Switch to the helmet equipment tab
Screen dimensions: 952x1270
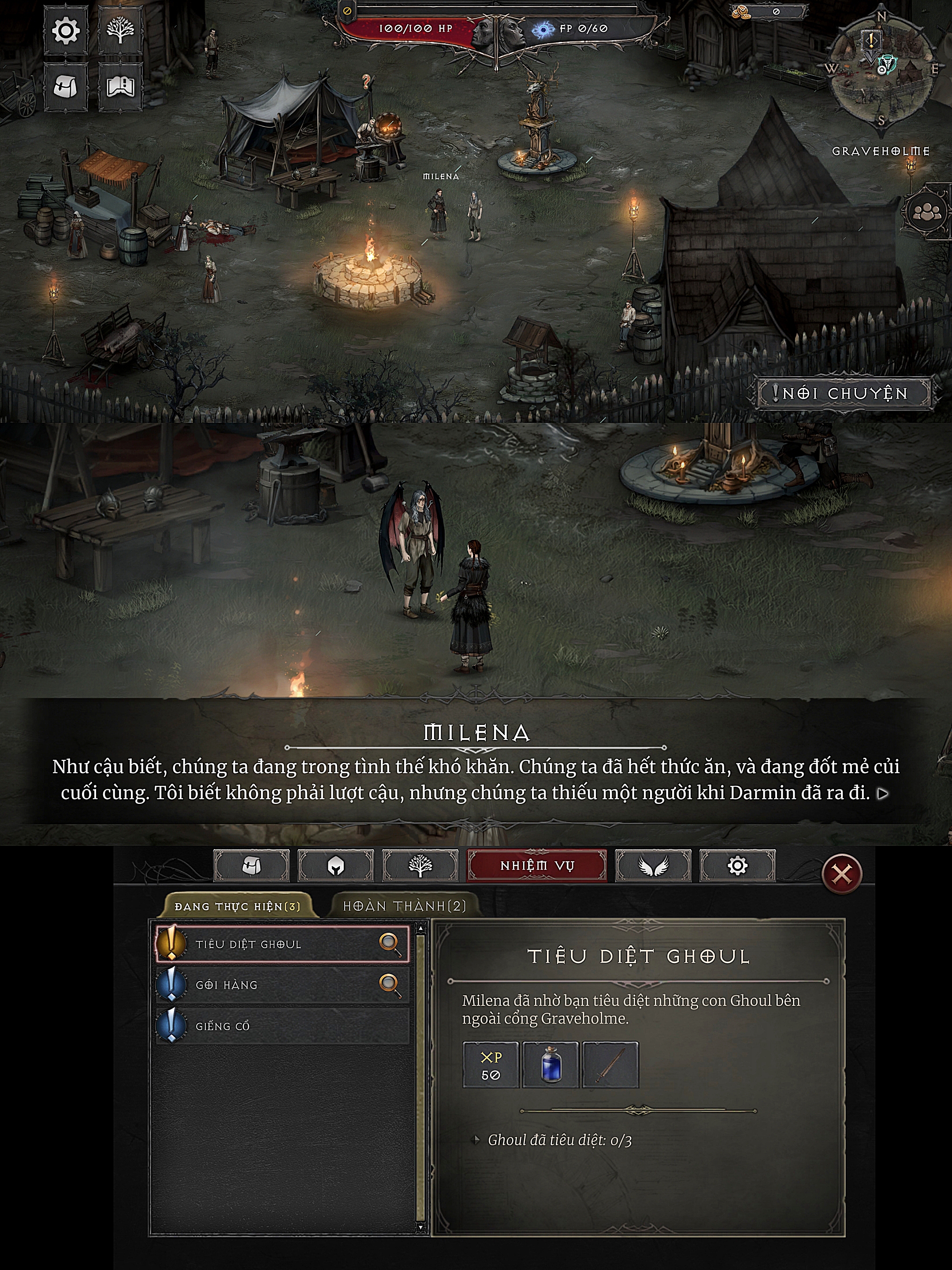(336, 865)
